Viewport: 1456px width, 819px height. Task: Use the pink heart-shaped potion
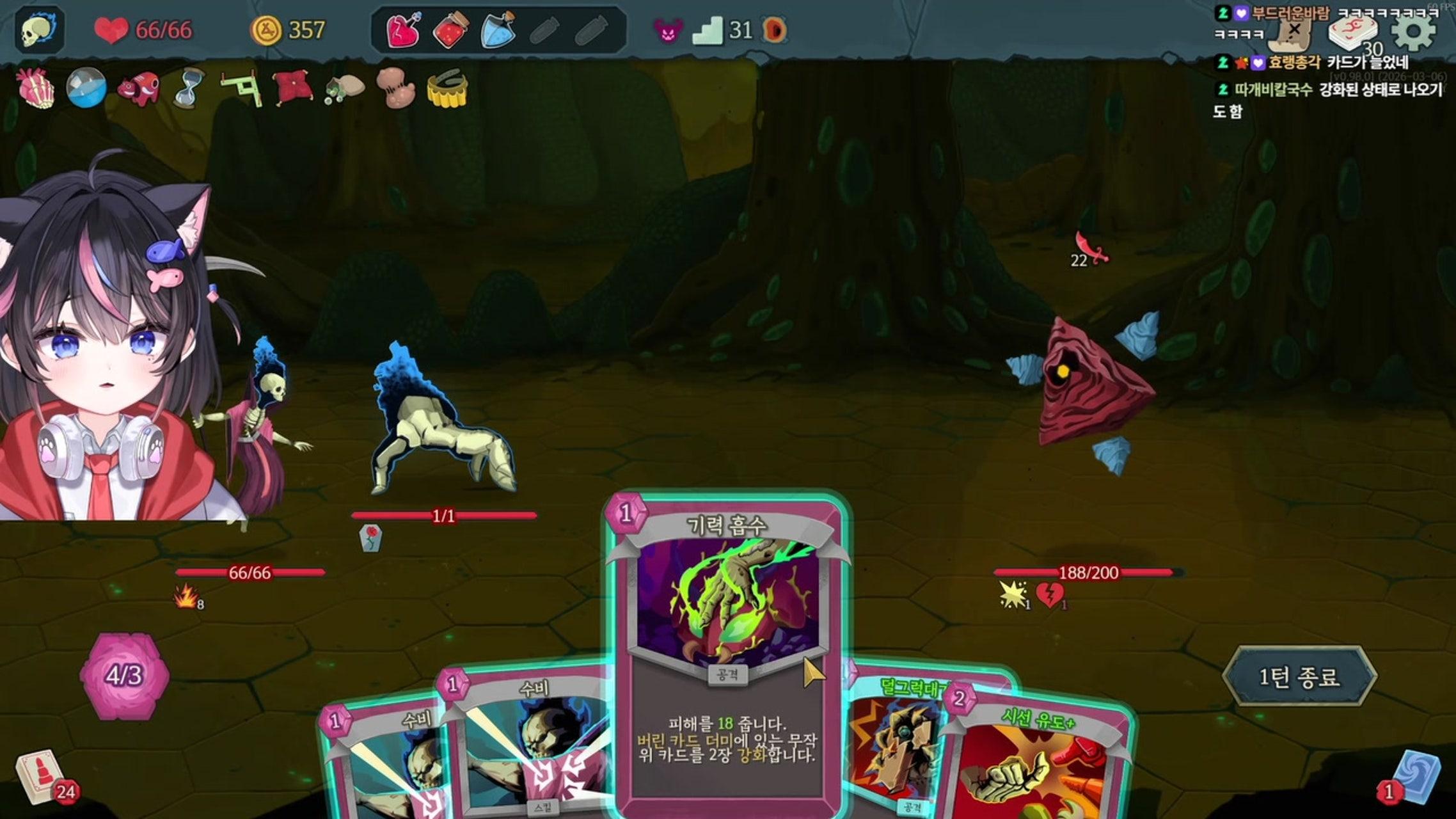(403, 30)
